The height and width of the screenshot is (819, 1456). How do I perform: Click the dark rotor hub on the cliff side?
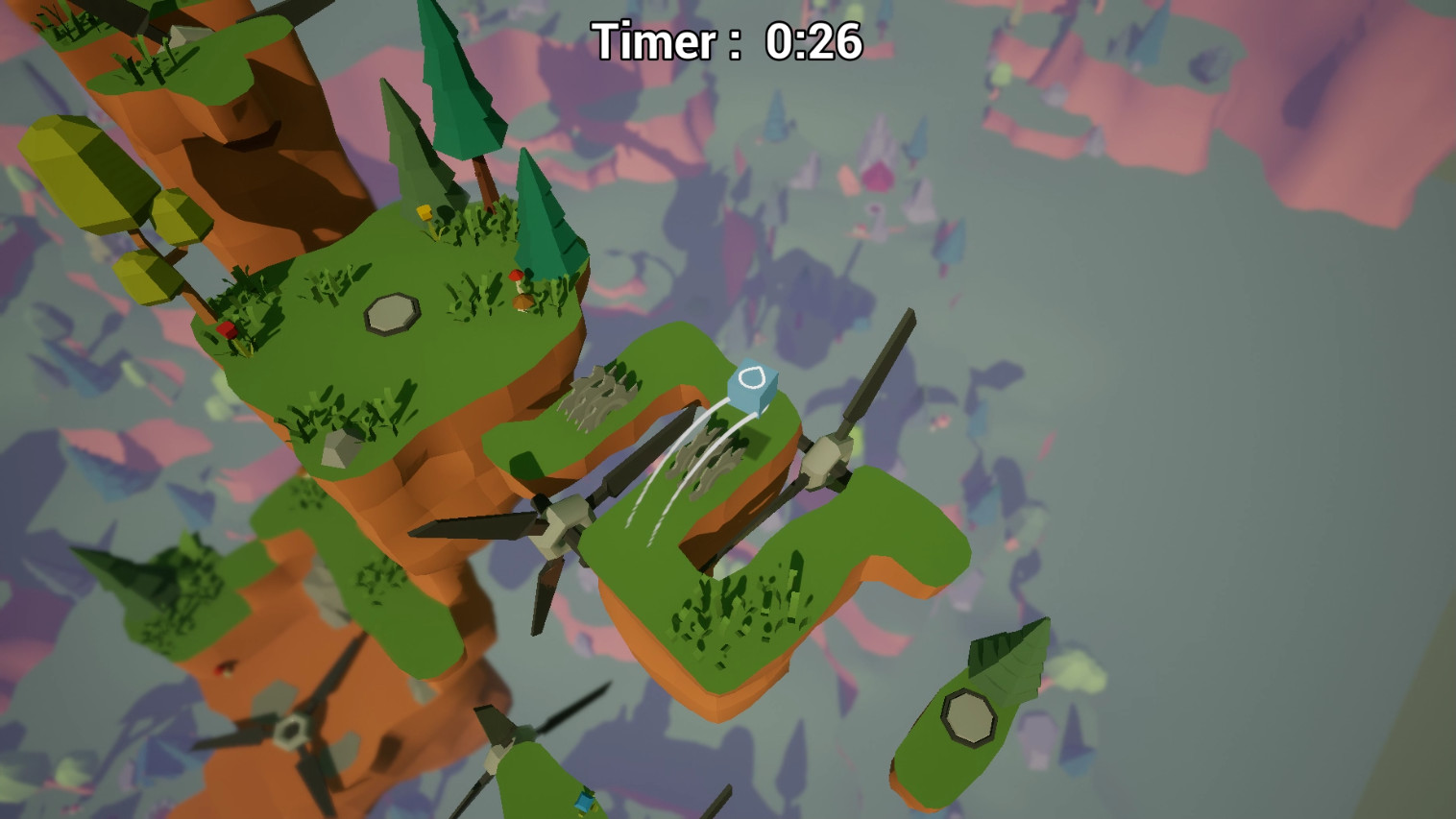click(x=293, y=732)
